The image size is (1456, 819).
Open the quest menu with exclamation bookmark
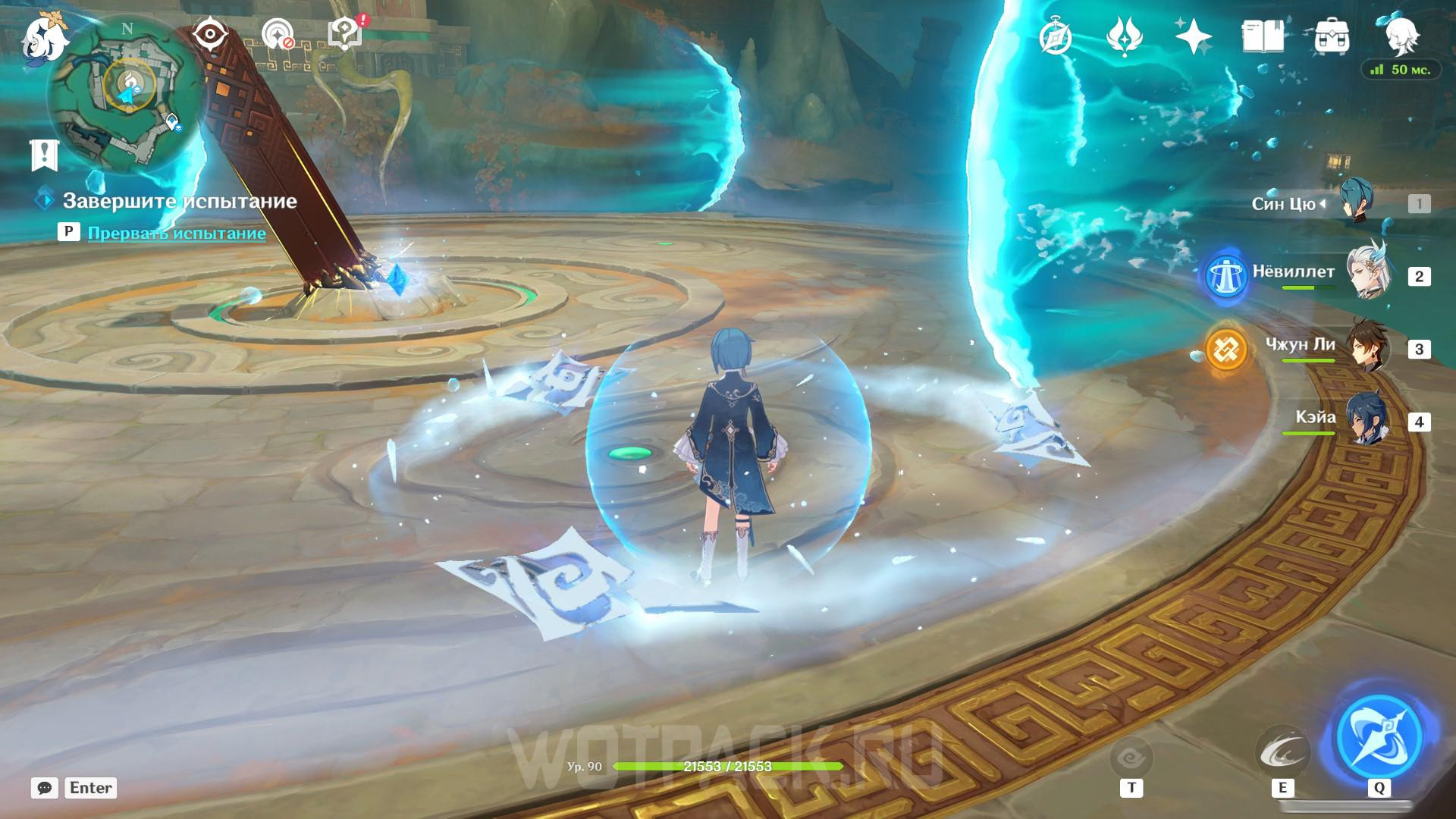[44, 155]
